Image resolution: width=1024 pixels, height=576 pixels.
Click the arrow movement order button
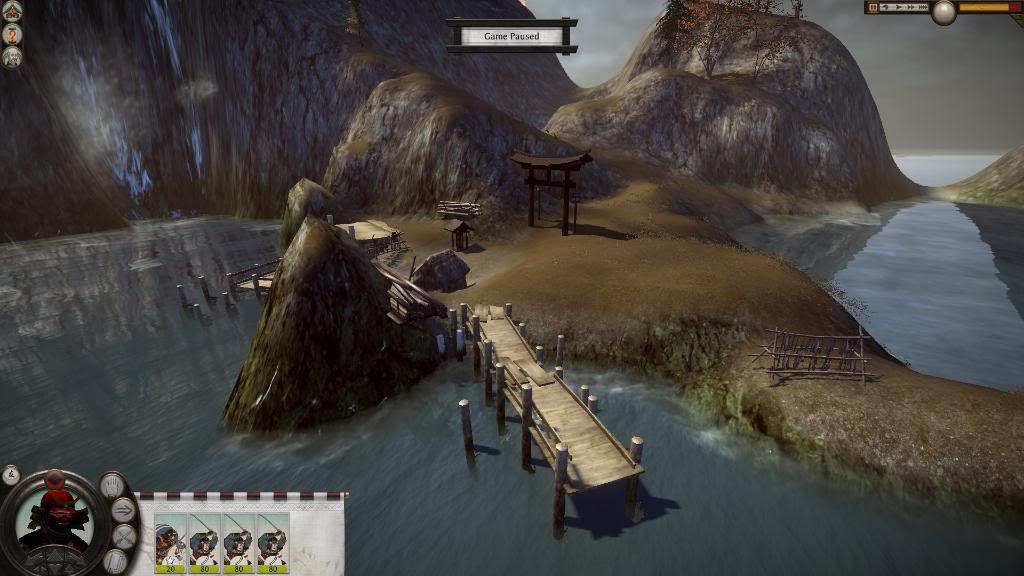124,510
